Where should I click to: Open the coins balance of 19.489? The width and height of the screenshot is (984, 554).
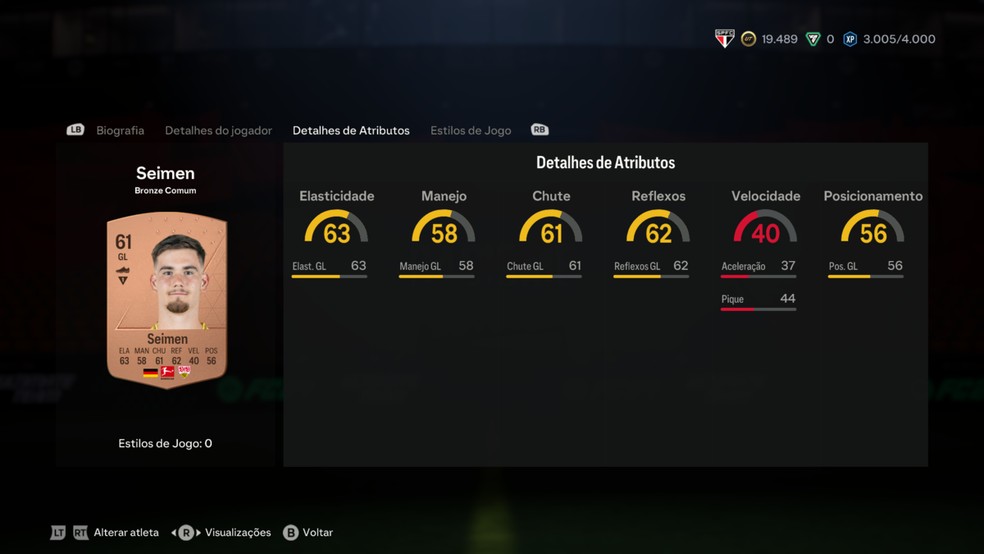coord(769,40)
